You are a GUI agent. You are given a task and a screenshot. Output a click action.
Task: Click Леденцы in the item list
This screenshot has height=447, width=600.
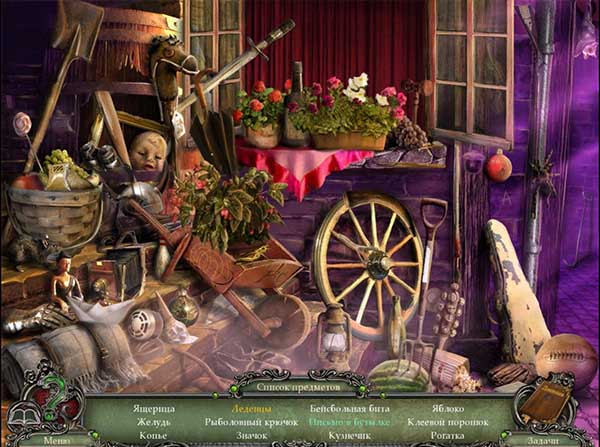click(249, 409)
